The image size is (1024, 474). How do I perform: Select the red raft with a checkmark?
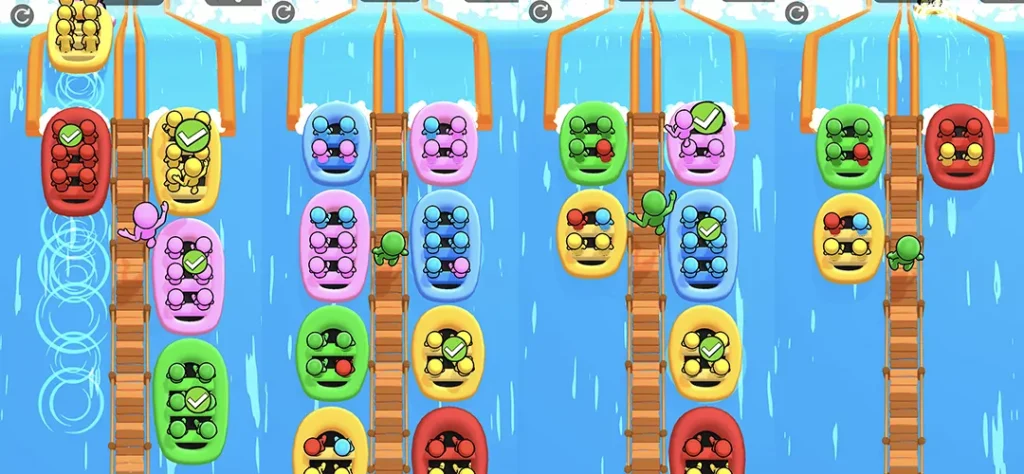[74, 160]
